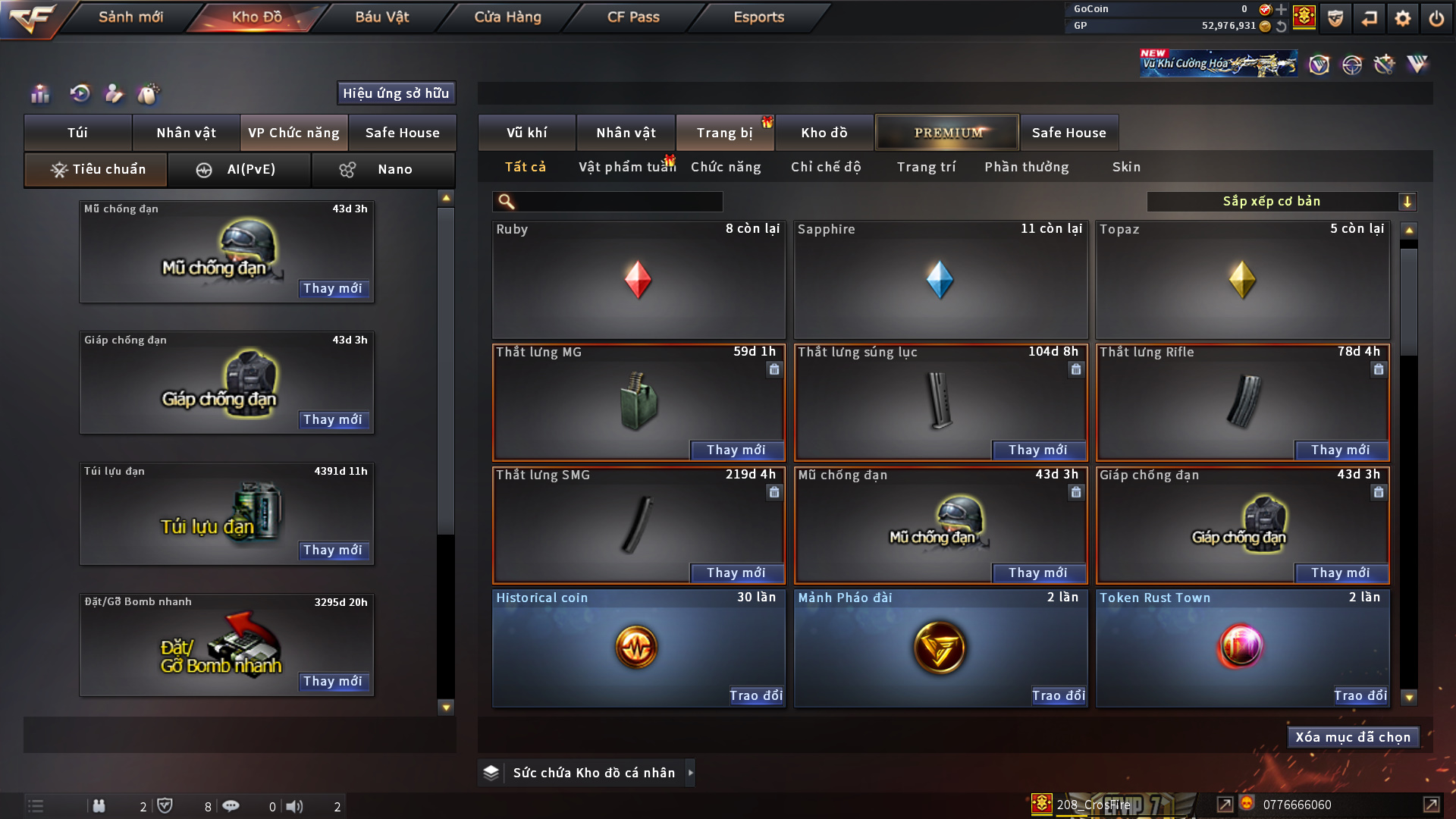Exchange the Historical coin item
The image size is (1456, 819).
click(755, 695)
